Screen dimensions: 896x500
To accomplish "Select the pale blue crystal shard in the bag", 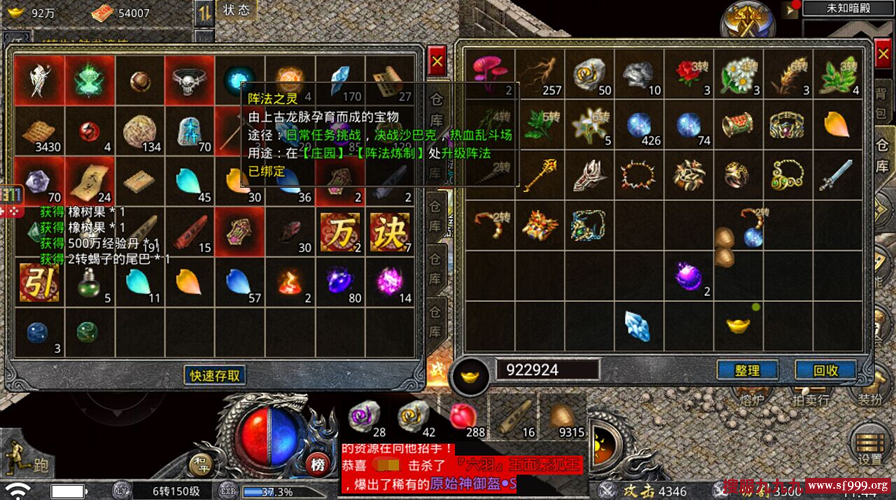I will coord(638,324).
